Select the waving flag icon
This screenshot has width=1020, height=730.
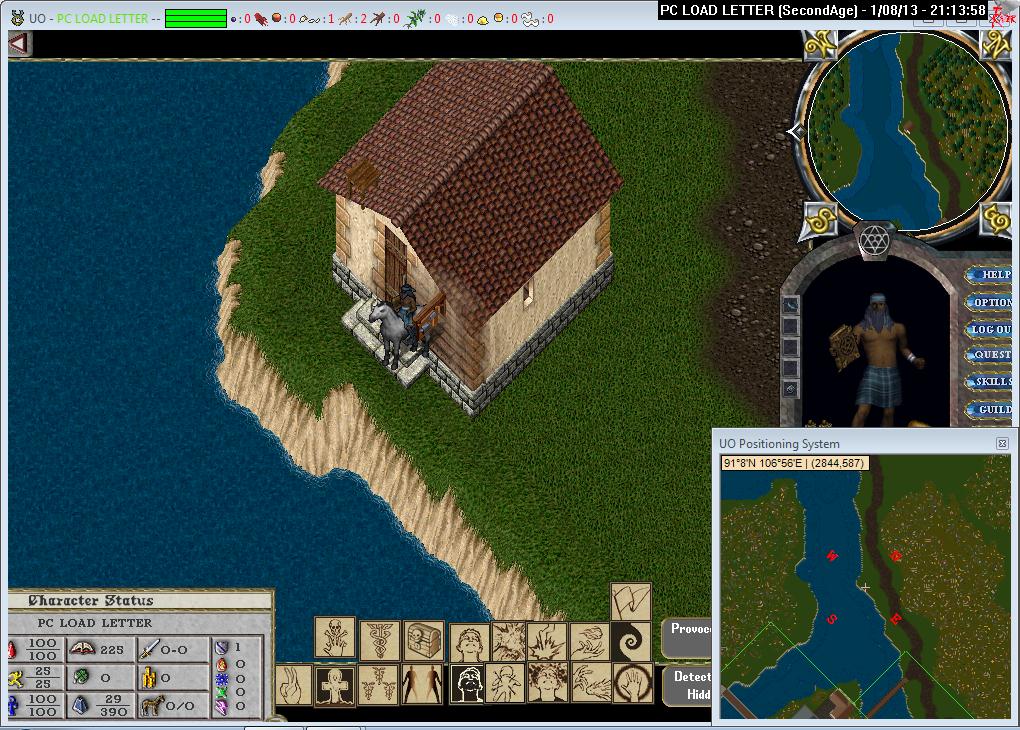631,602
